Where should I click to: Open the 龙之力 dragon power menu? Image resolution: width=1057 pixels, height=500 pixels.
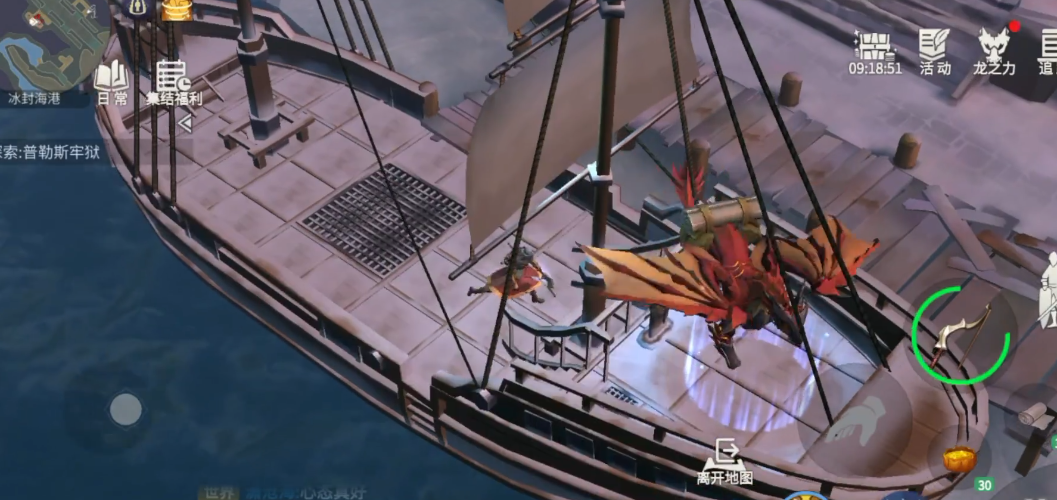coord(994,50)
